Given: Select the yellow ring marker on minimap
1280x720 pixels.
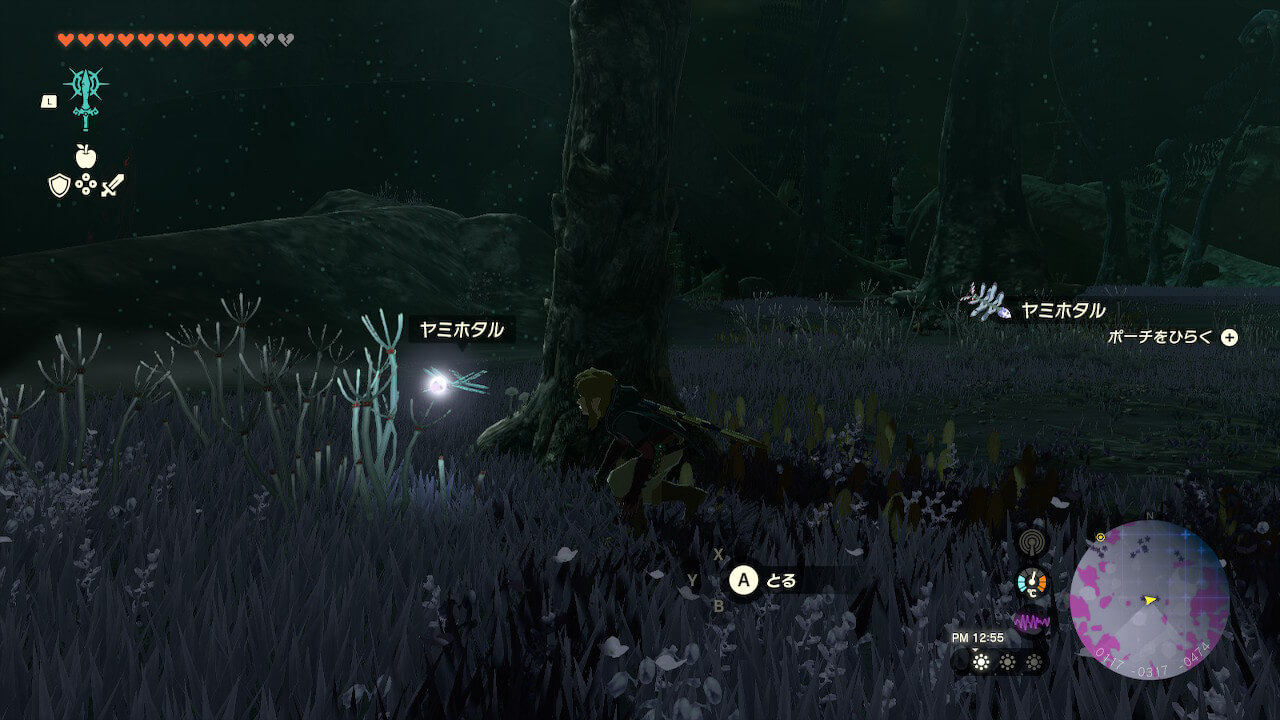Looking at the screenshot, I should [x=1101, y=537].
